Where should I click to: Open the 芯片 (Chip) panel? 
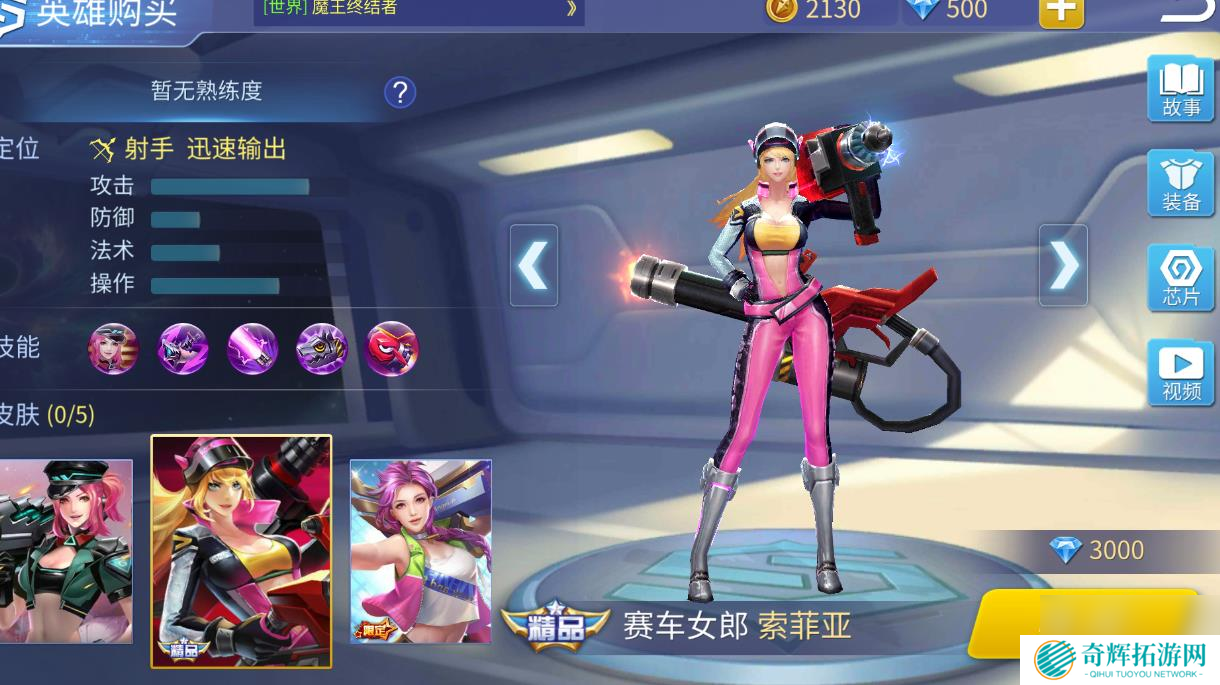coord(1180,278)
